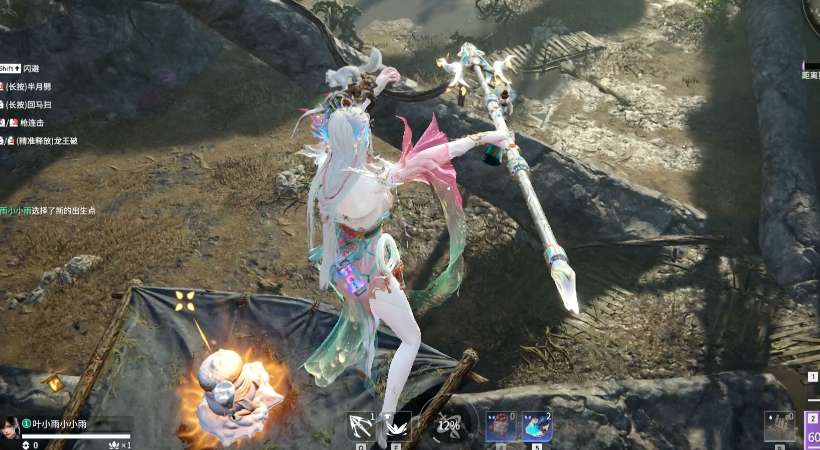Click the purple weapon slot numbered 2

[812, 430]
